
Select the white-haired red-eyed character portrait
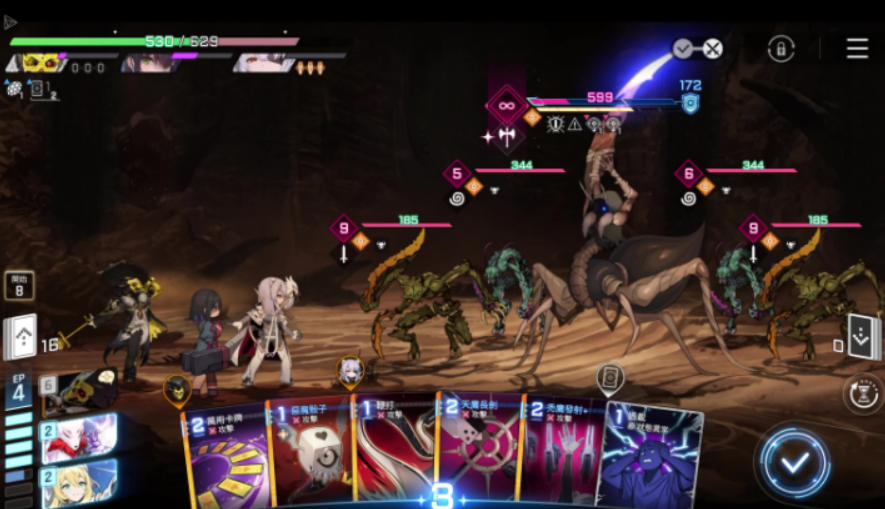click(265, 63)
